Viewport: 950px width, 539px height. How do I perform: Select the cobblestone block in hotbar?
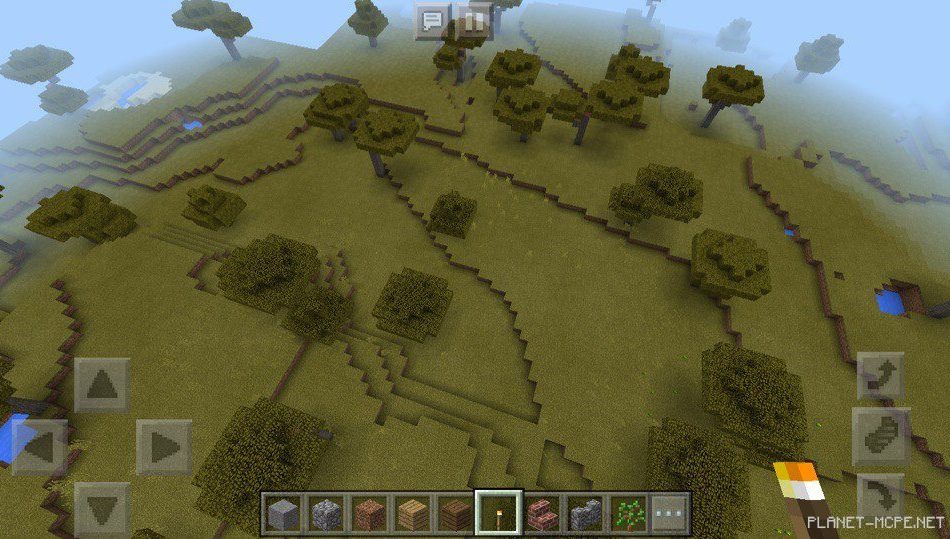point(324,513)
